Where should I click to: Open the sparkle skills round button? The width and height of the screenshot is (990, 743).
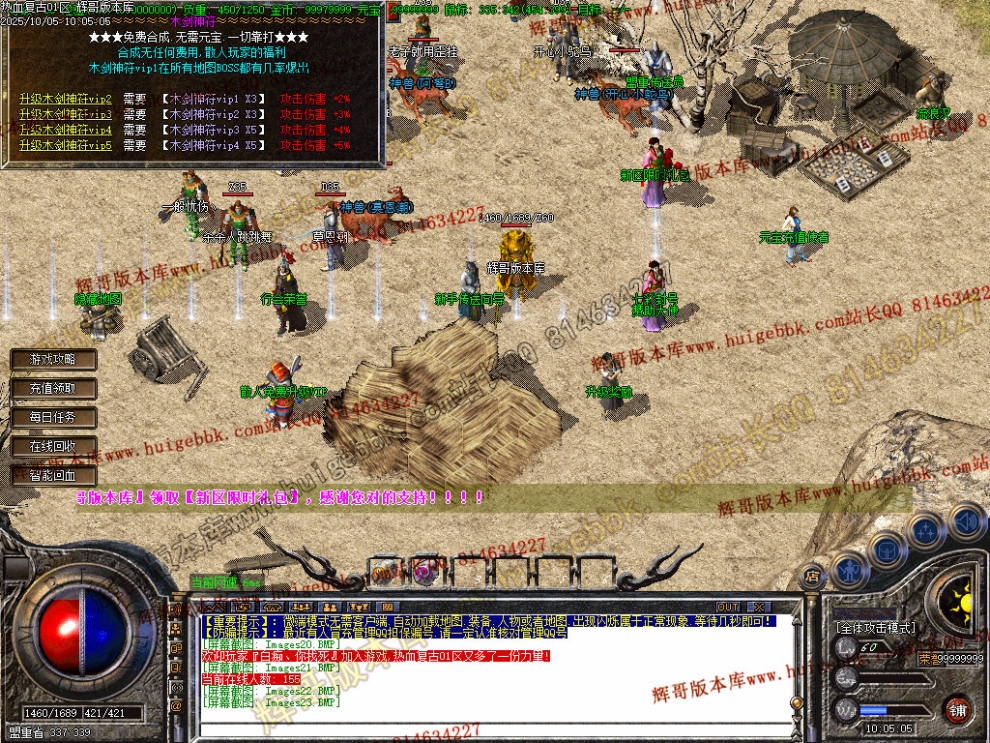927,530
